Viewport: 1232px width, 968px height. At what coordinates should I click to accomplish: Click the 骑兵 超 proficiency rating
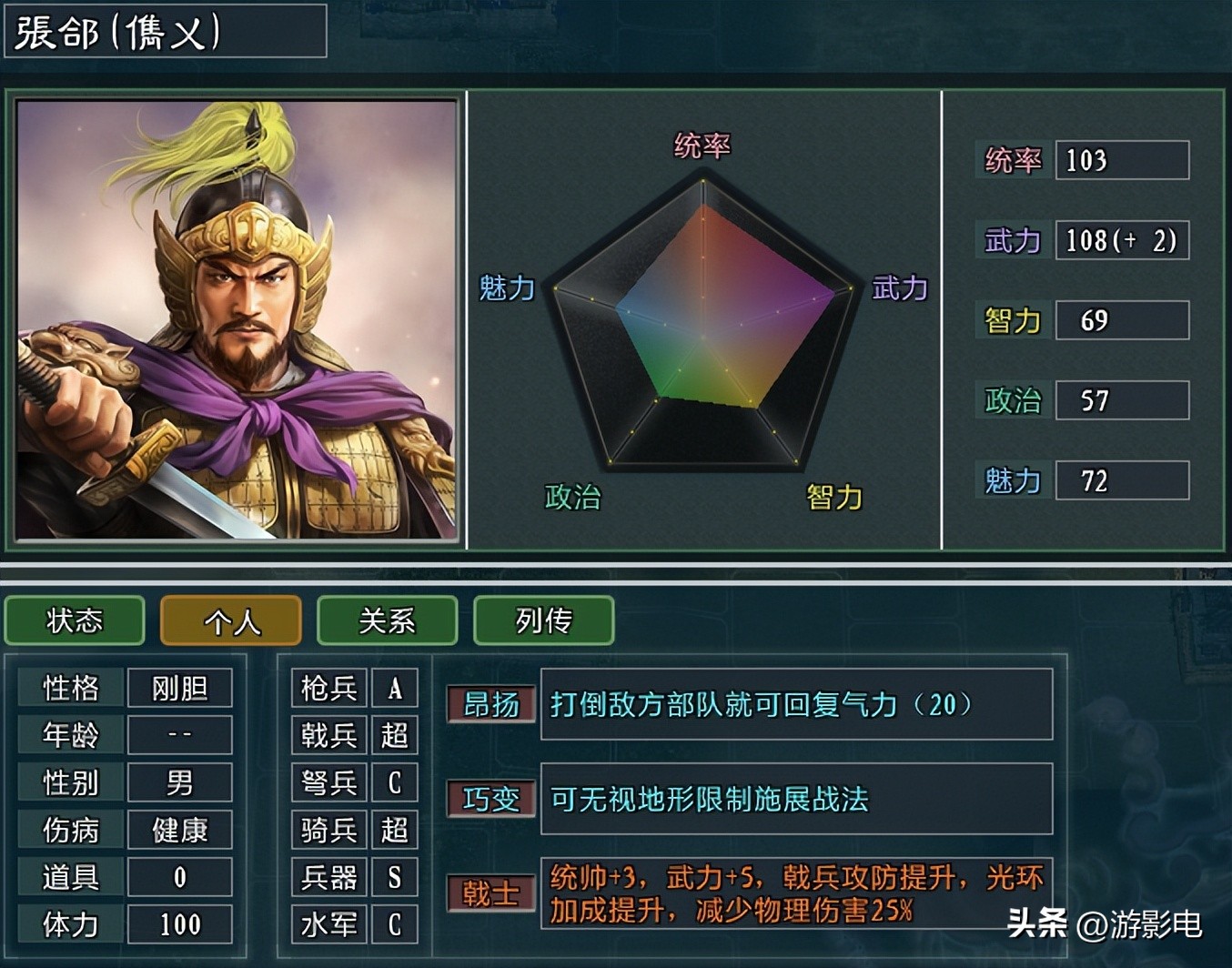point(395,830)
